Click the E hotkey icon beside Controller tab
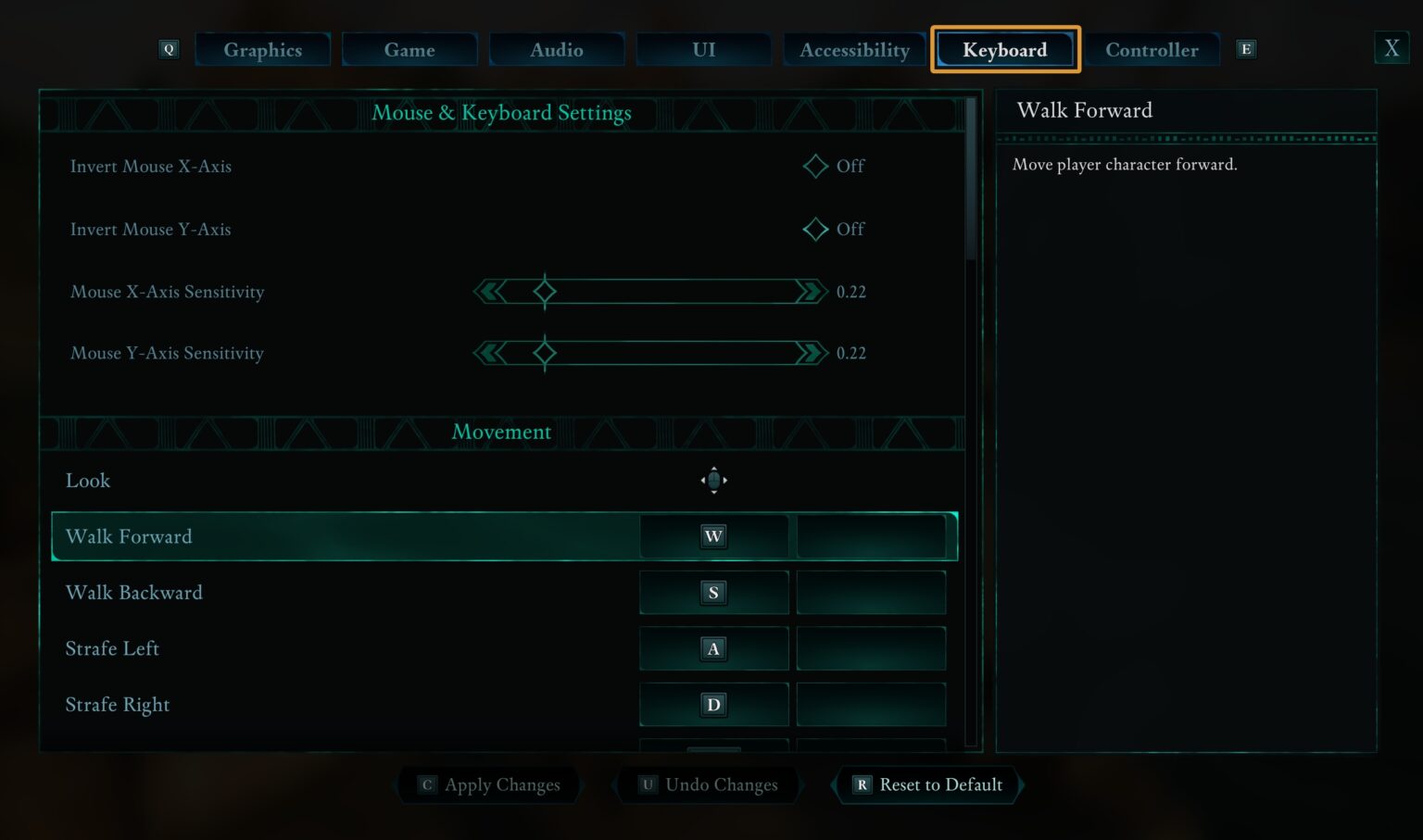Viewport: 1423px width, 840px height. (x=1246, y=48)
